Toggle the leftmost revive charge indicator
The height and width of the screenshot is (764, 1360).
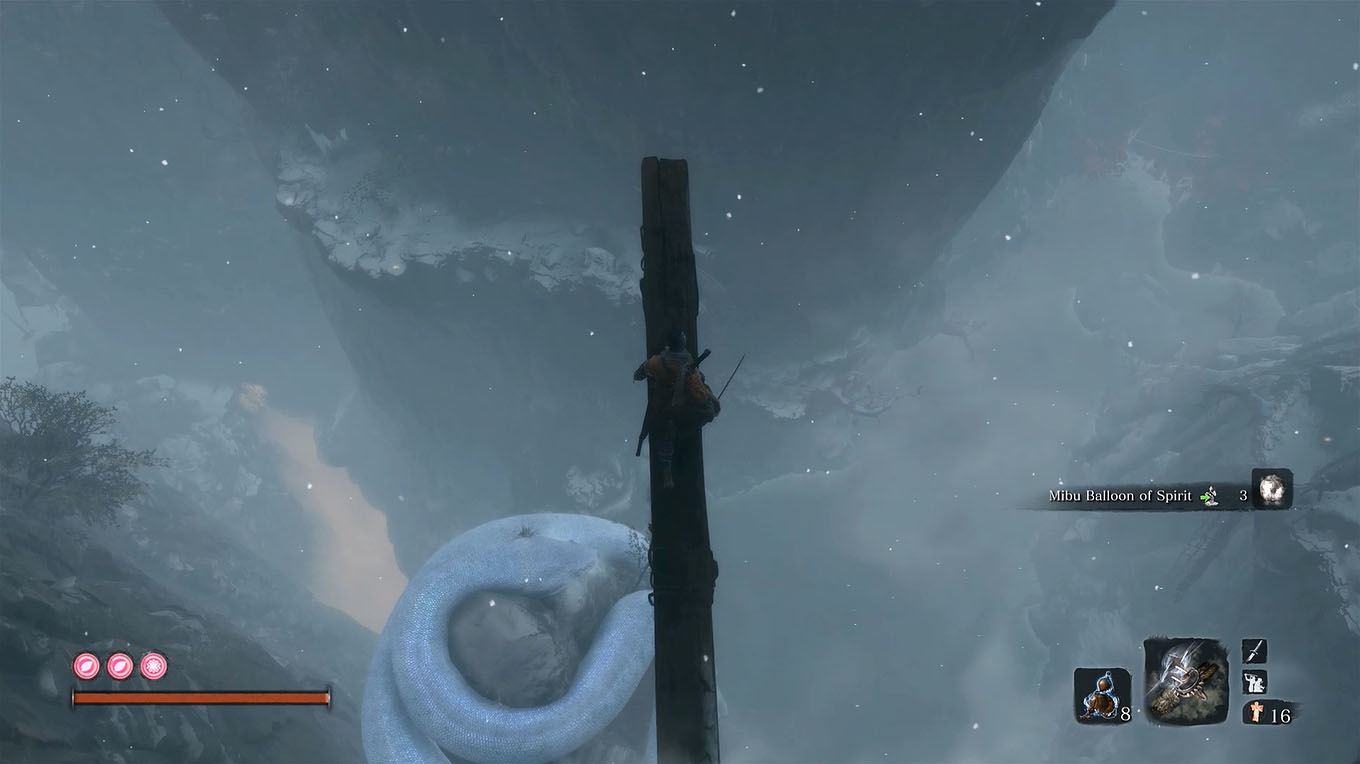(84, 665)
